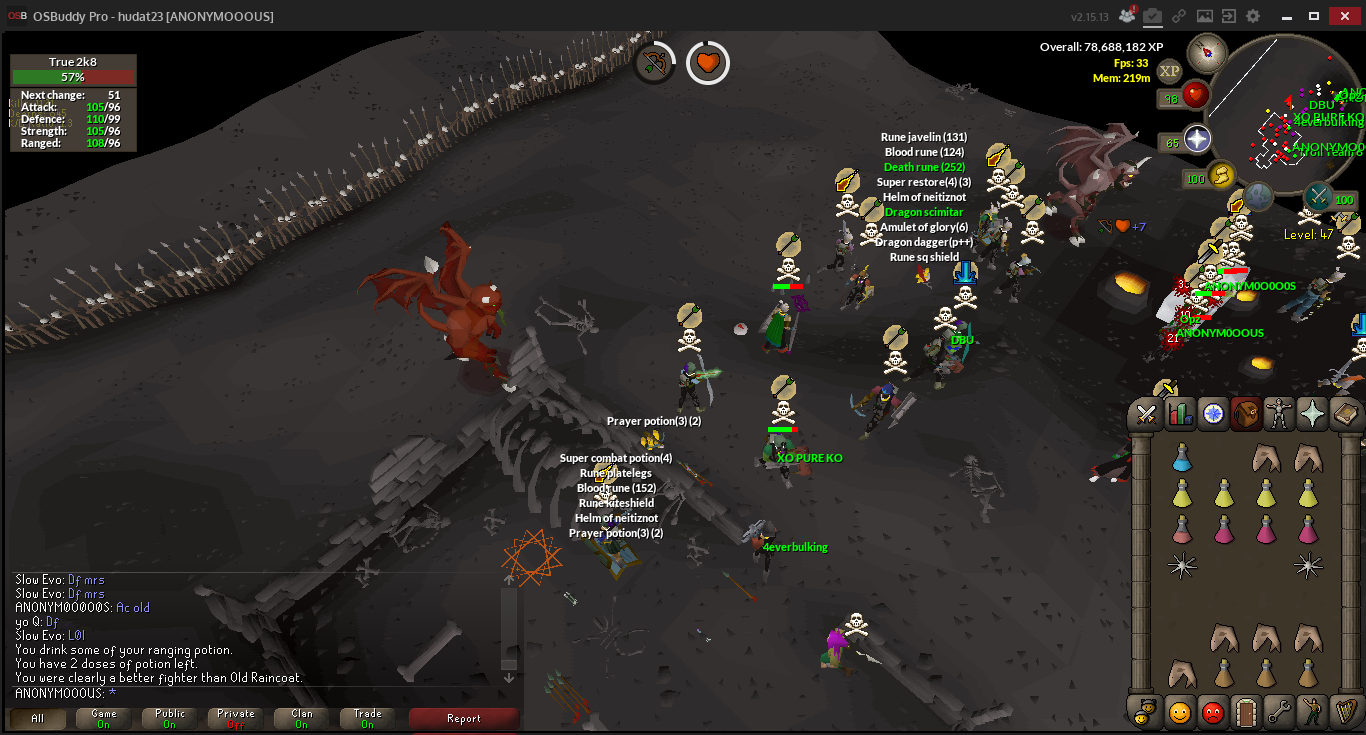Open the Emotes tab
The image size is (1366, 735).
pos(1312,712)
